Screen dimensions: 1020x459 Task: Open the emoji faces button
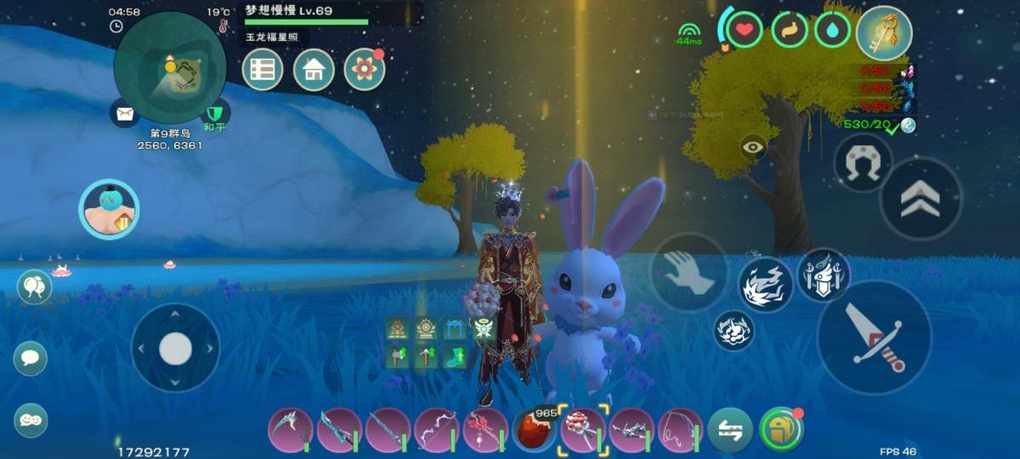coord(31,420)
